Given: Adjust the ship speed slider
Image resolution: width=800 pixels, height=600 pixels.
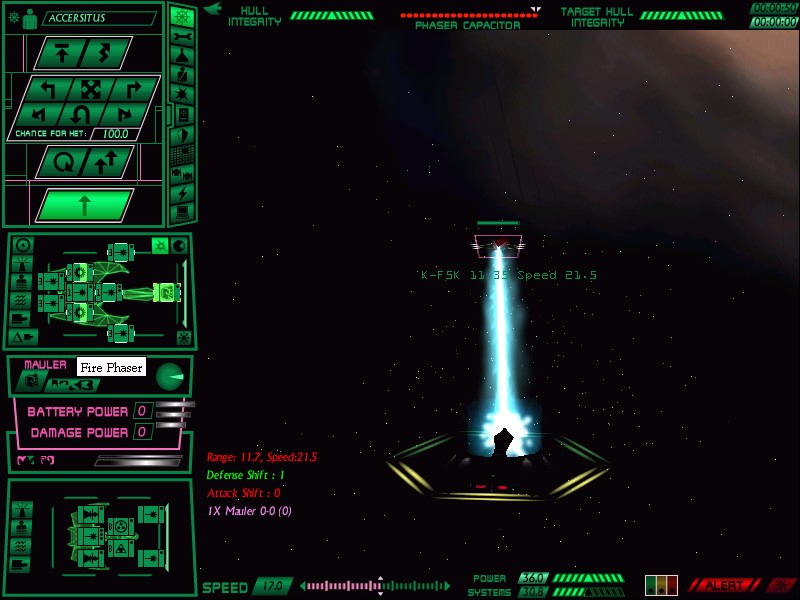Looking at the screenshot, I should pos(379,586).
